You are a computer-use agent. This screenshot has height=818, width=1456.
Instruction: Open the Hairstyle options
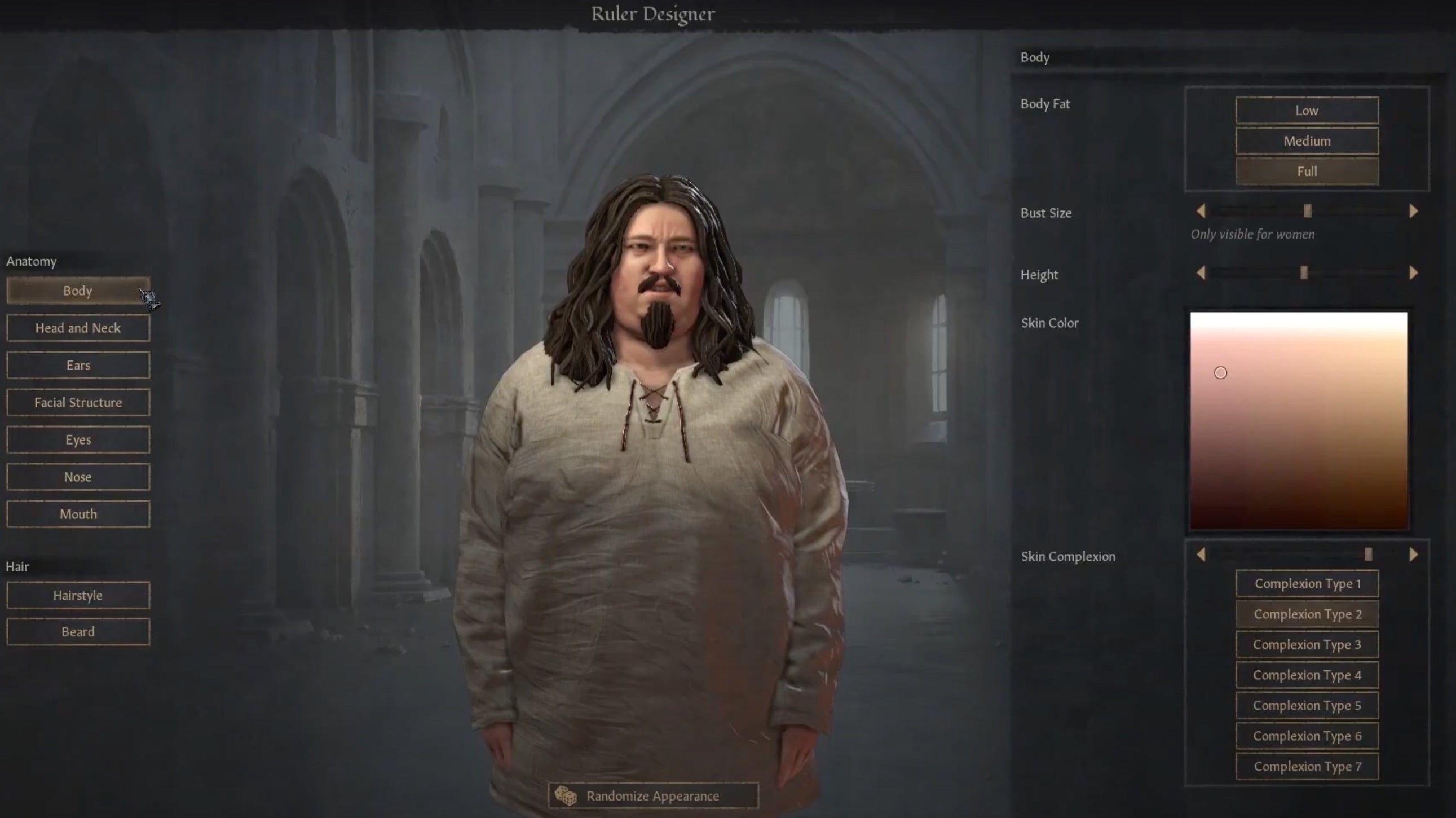coord(77,595)
